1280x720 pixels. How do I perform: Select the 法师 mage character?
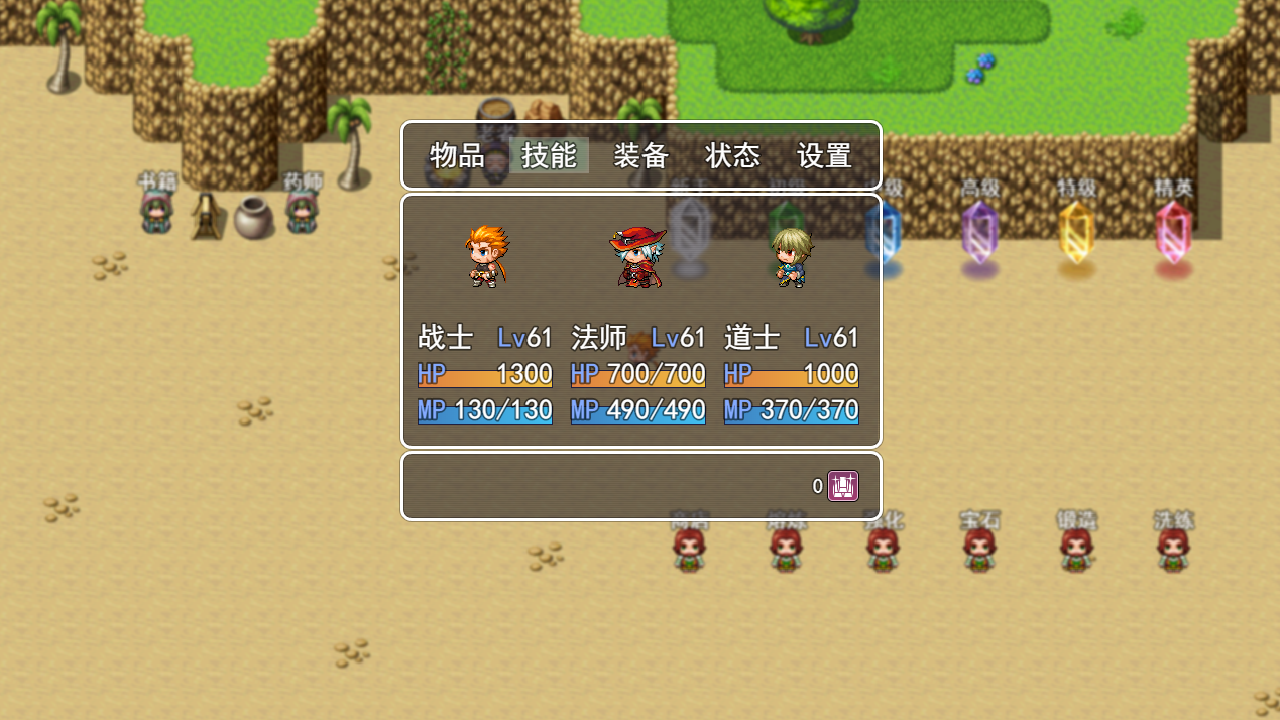point(637,258)
